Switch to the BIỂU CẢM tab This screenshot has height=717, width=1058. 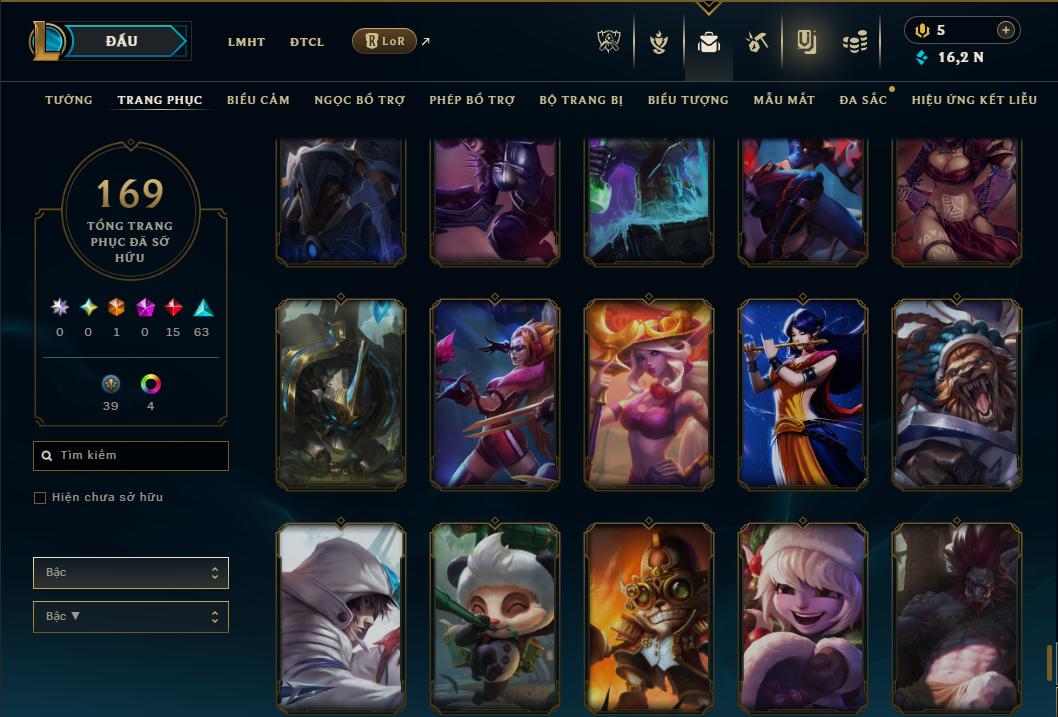tap(258, 100)
